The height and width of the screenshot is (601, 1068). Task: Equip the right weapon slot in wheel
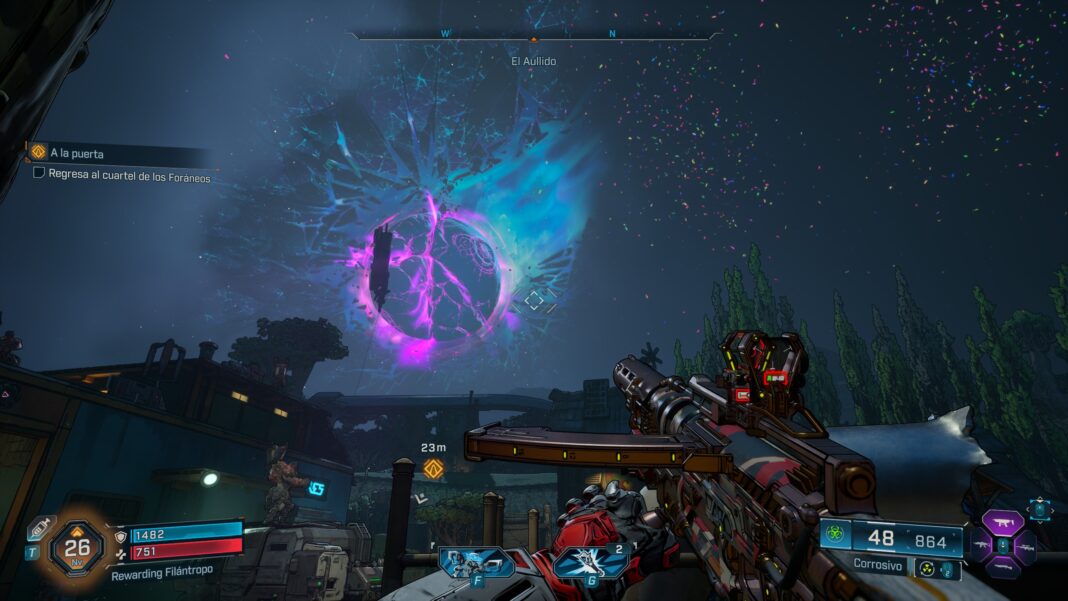click(1025, 547)
